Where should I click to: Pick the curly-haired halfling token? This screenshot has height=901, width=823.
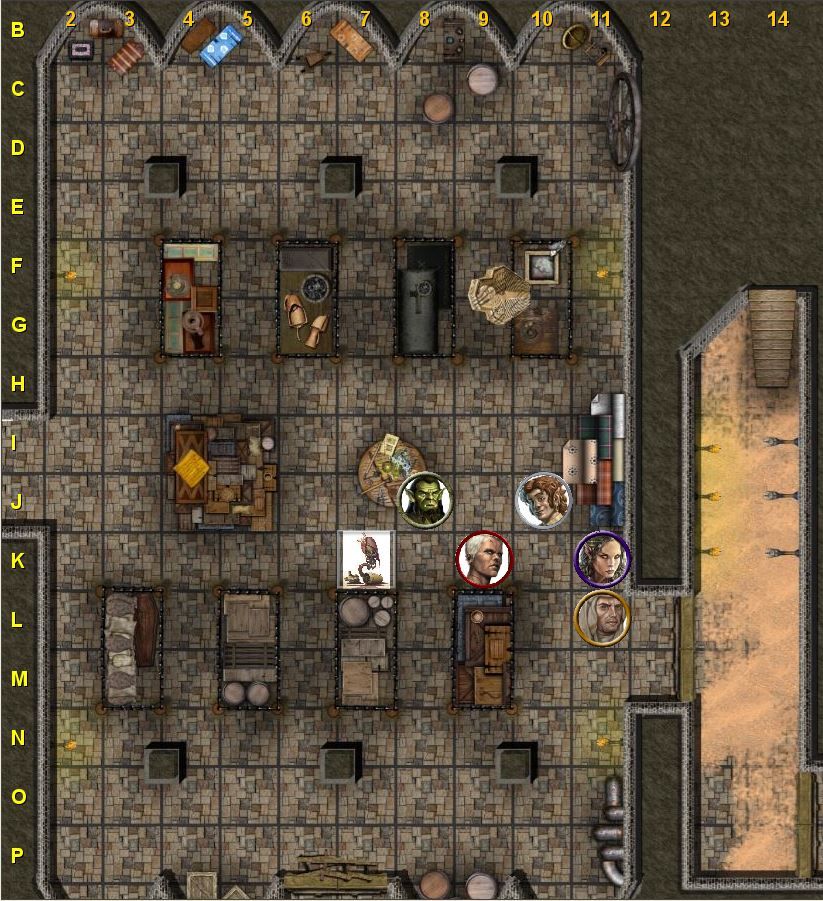click(x=543, y=499)
